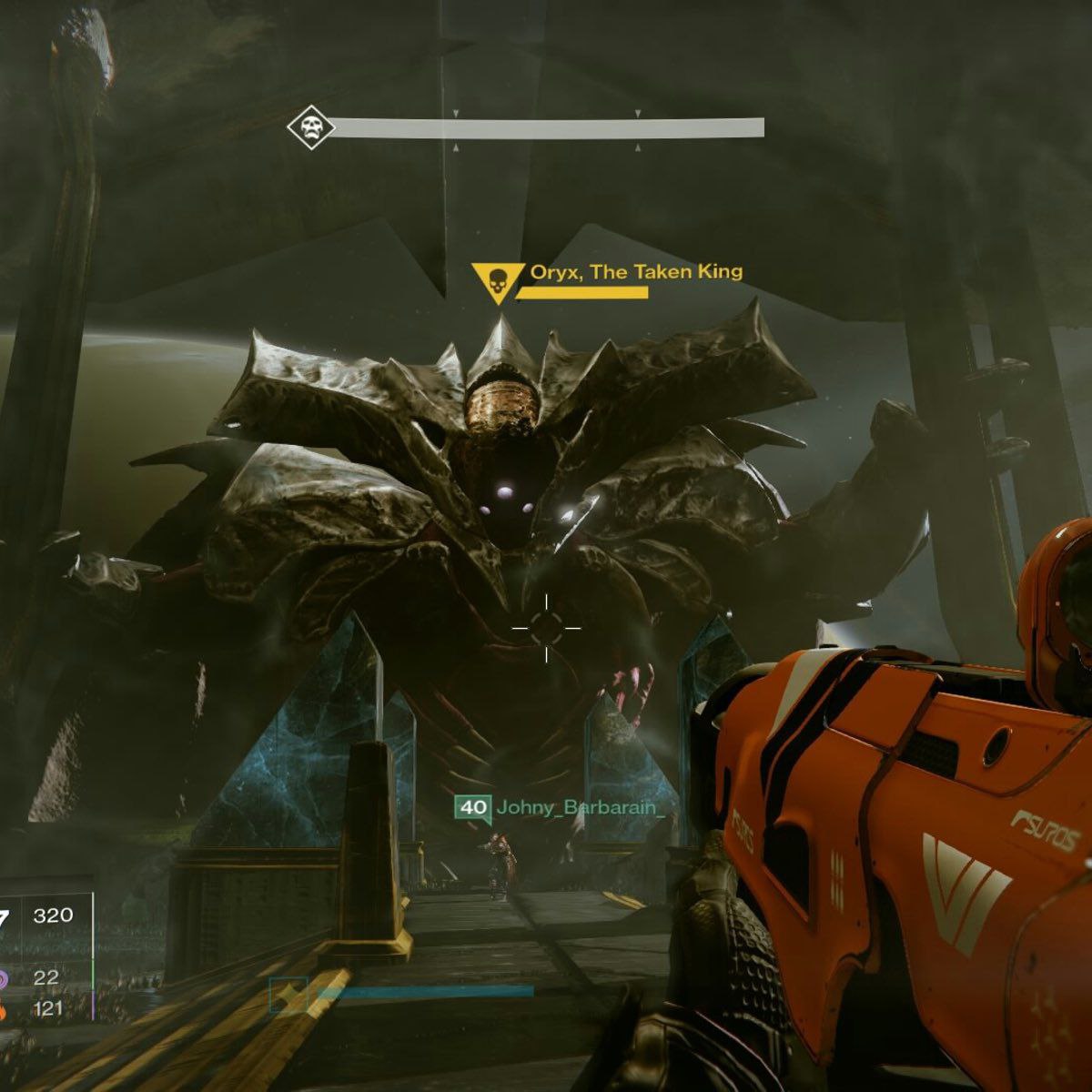The image size is (1092, 1092).
Task: Select the yellow skull marker above Oryx
Action: tap(497, 281)
